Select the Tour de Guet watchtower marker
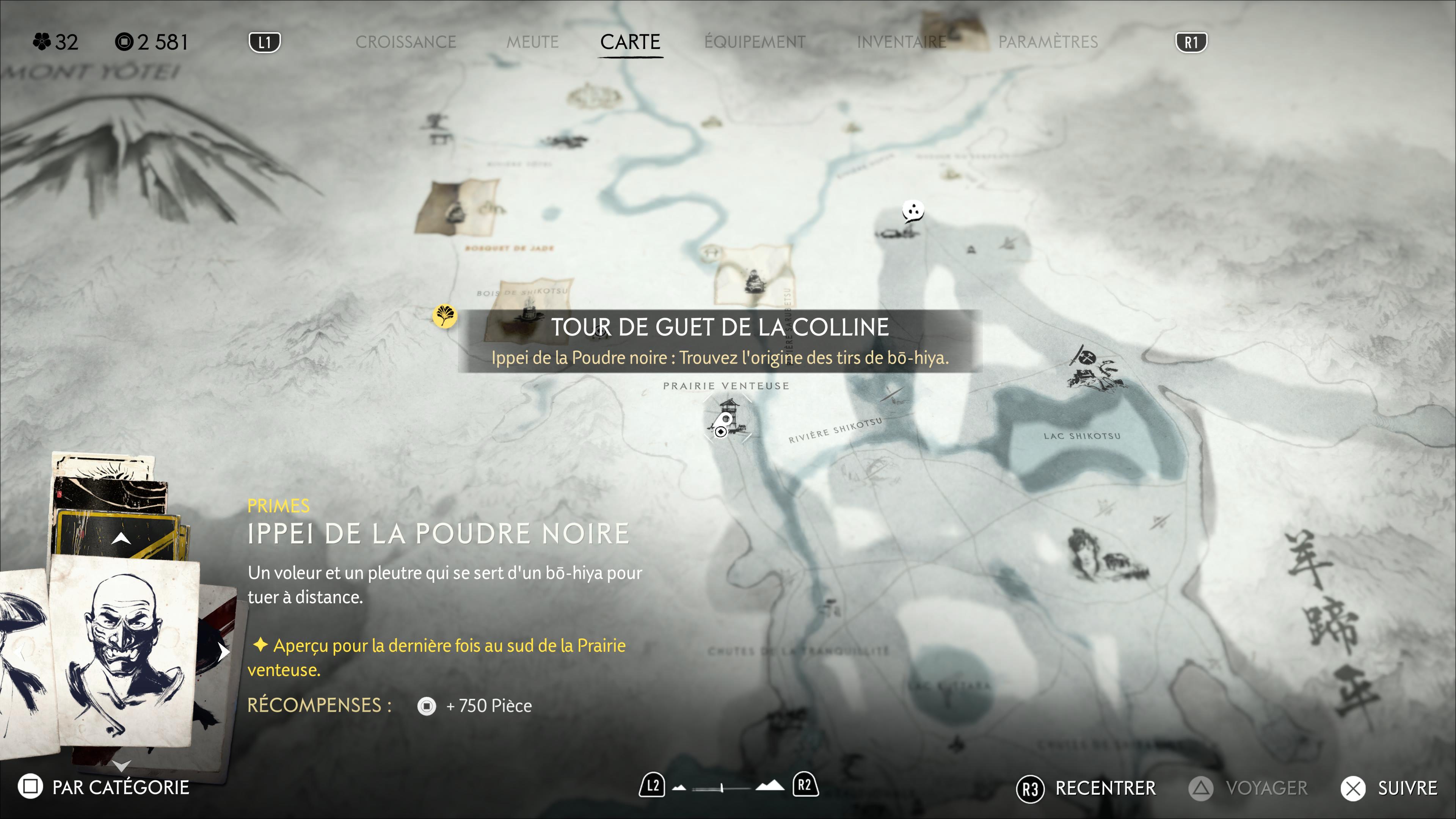This screenshot has height=819, width=1456. [x=727, y=418]
